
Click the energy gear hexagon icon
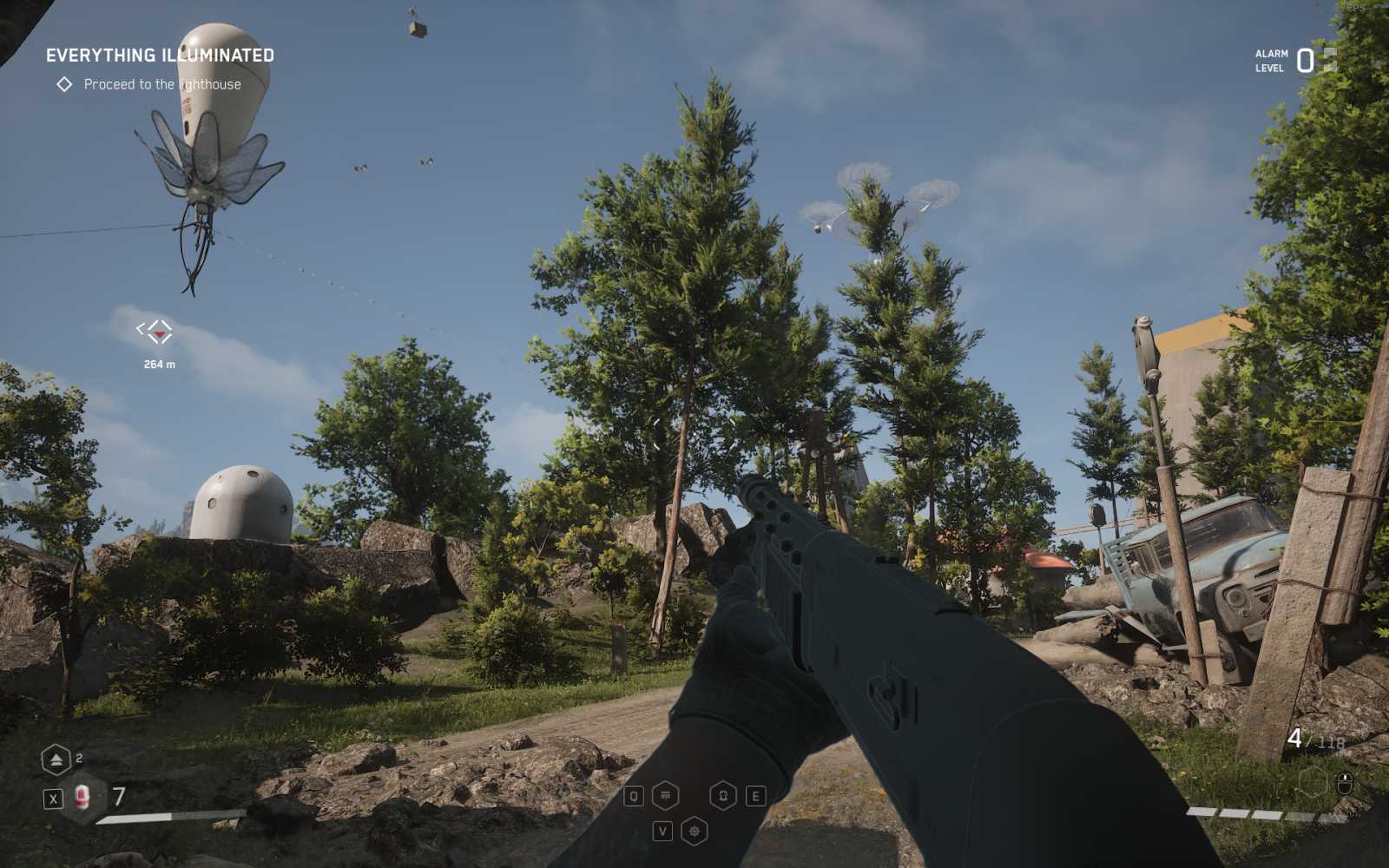tap(694, 831)
